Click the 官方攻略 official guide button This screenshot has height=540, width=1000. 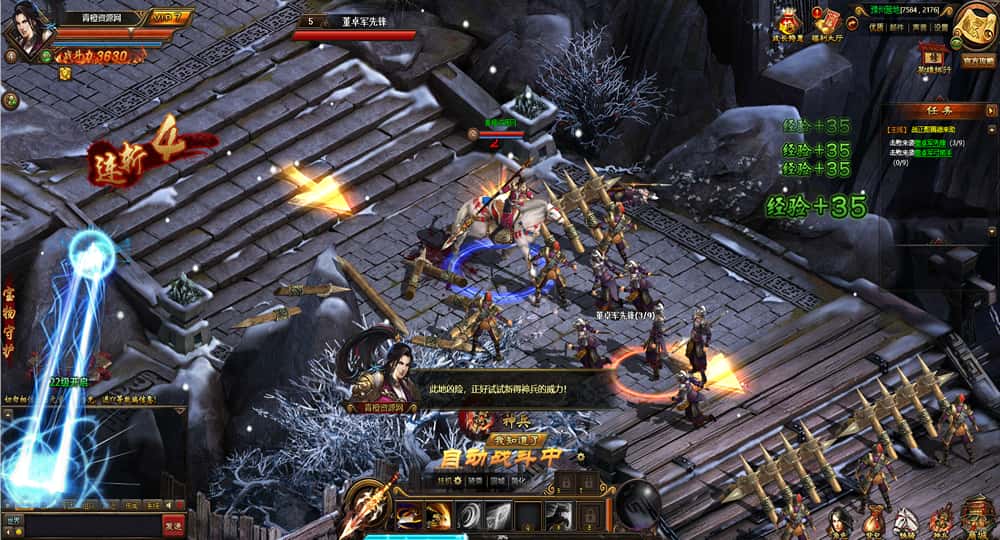point(977,60)
